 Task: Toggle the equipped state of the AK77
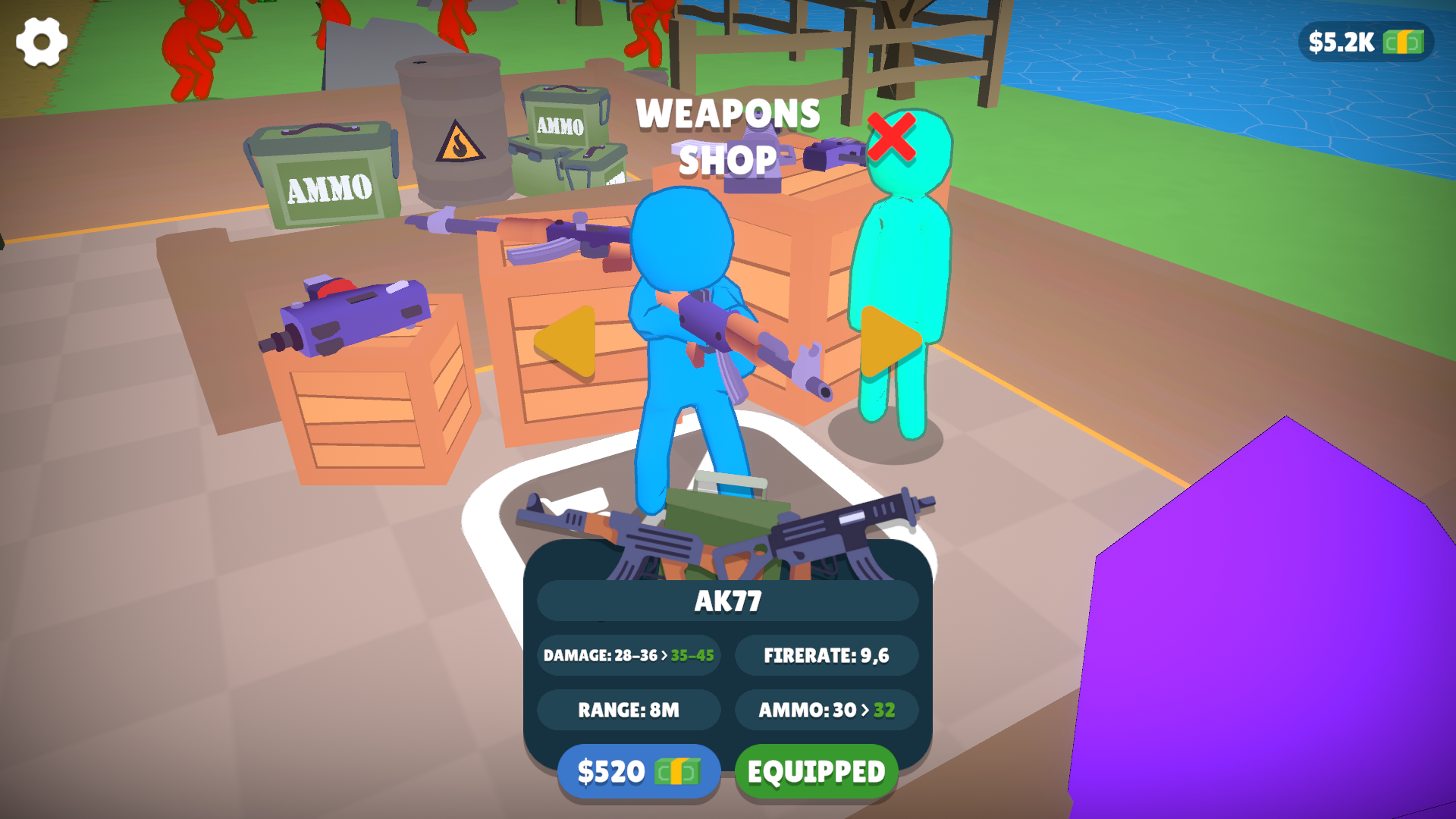tap(815, 771)
